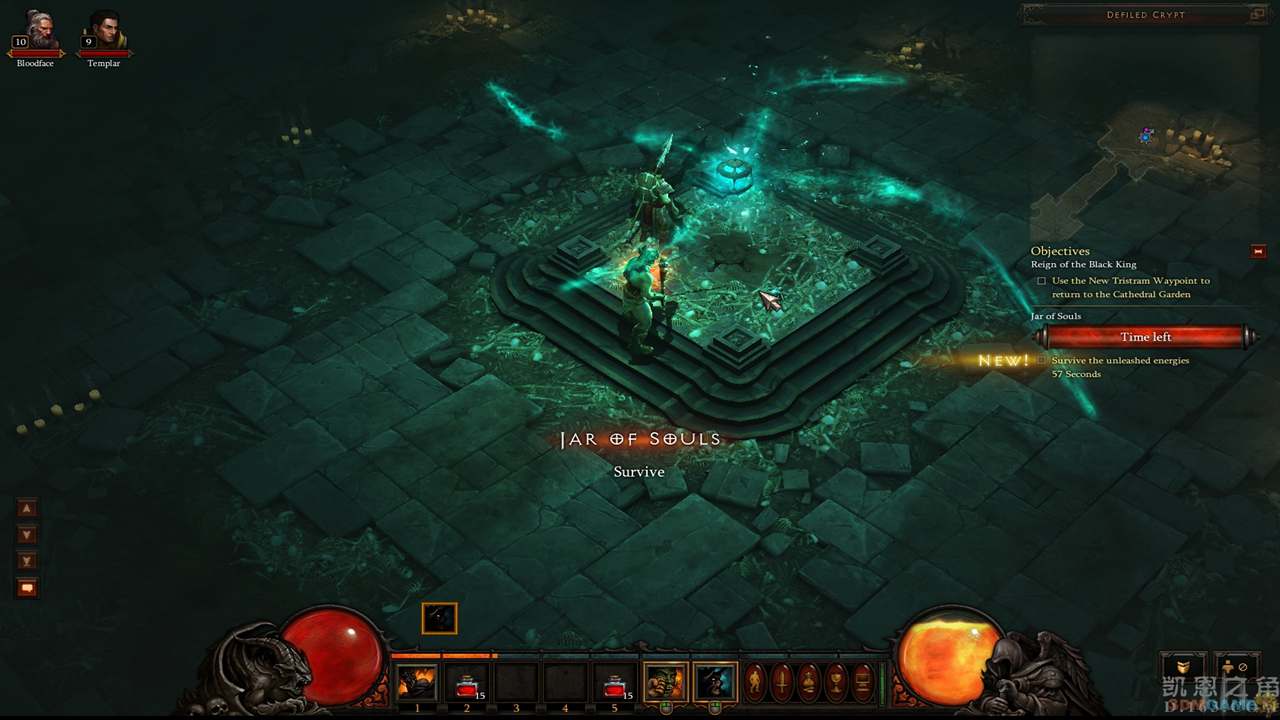Trigger the right mouse button skill icon
The width and height of the screenshot is (1280, 720).
click(x=715, y=682)
